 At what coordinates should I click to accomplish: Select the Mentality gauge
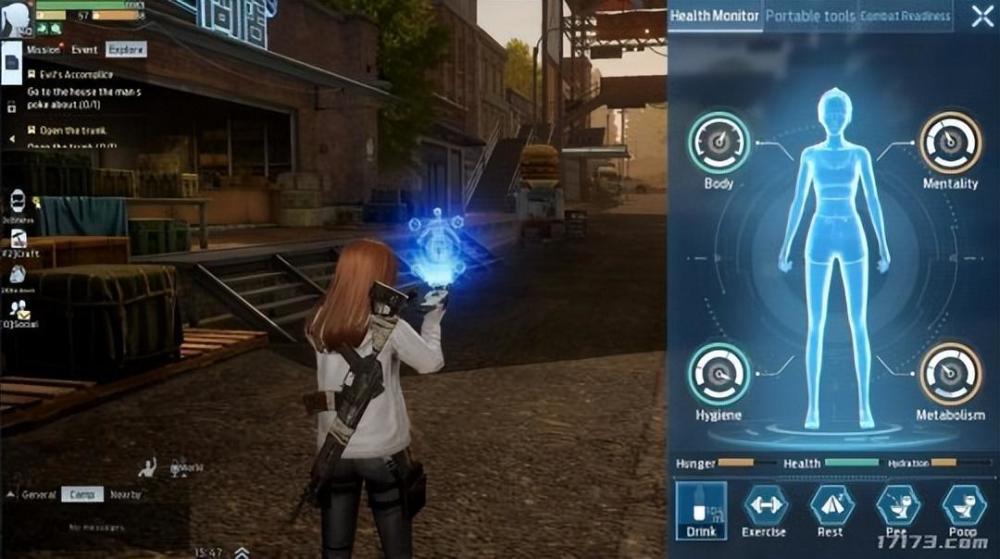tap(949, 142)
